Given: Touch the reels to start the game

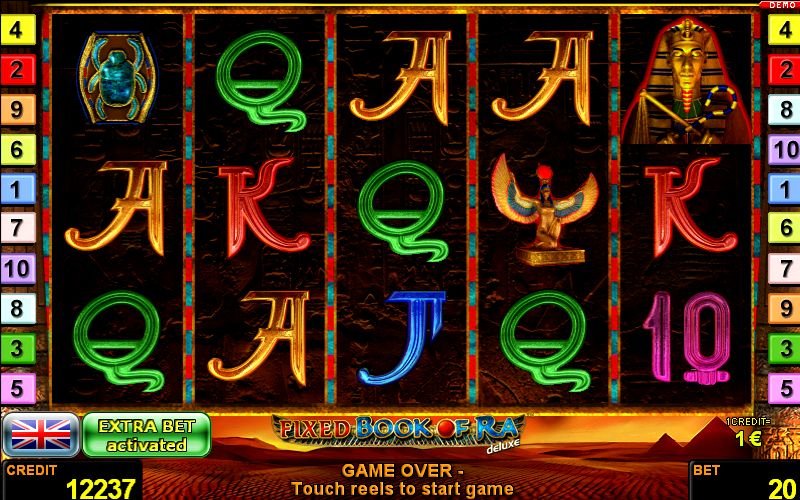Looking at the screenshot, I should pyautogui.click(x=400, y=210).
